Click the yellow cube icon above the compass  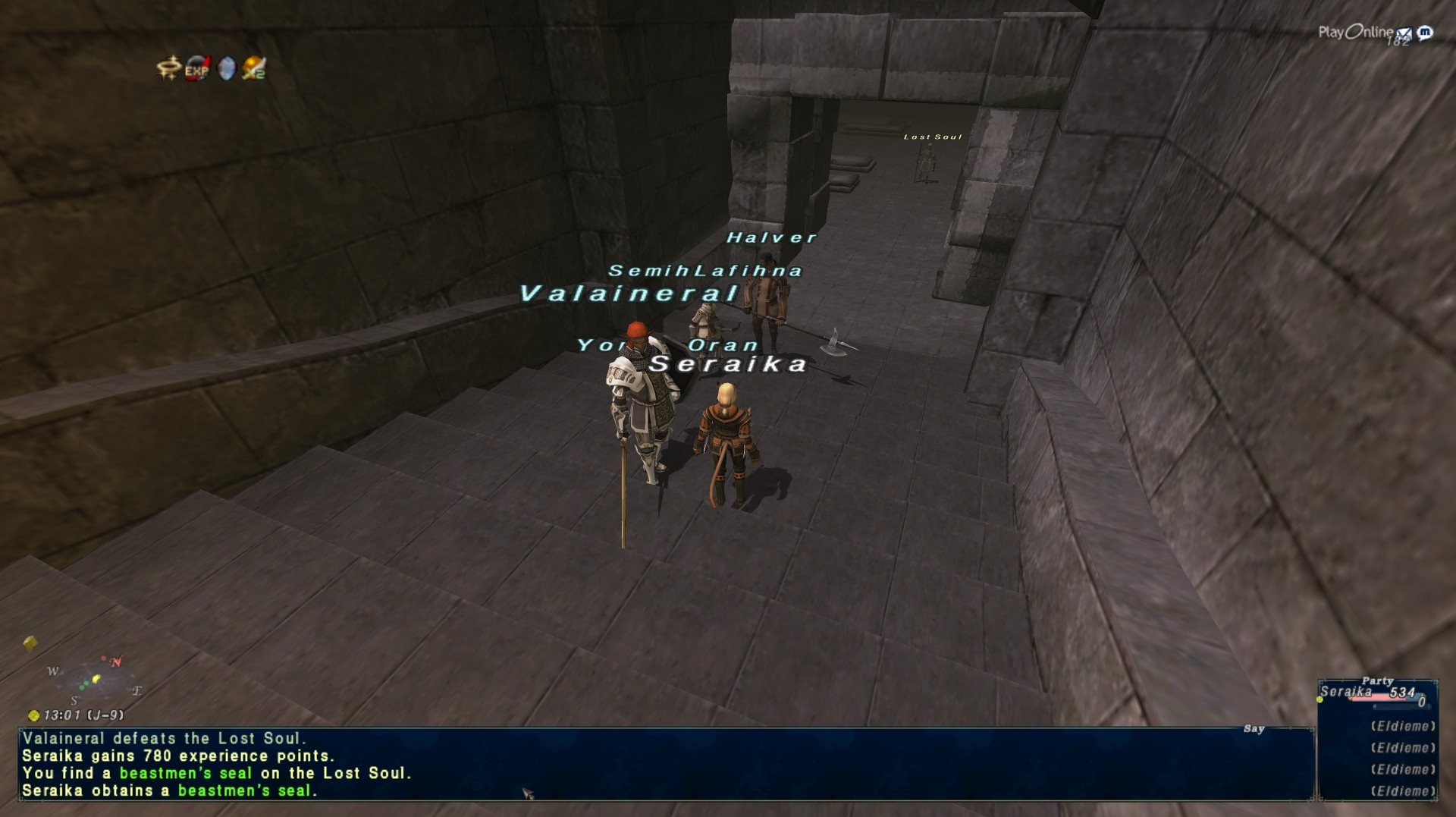point(30,643)
